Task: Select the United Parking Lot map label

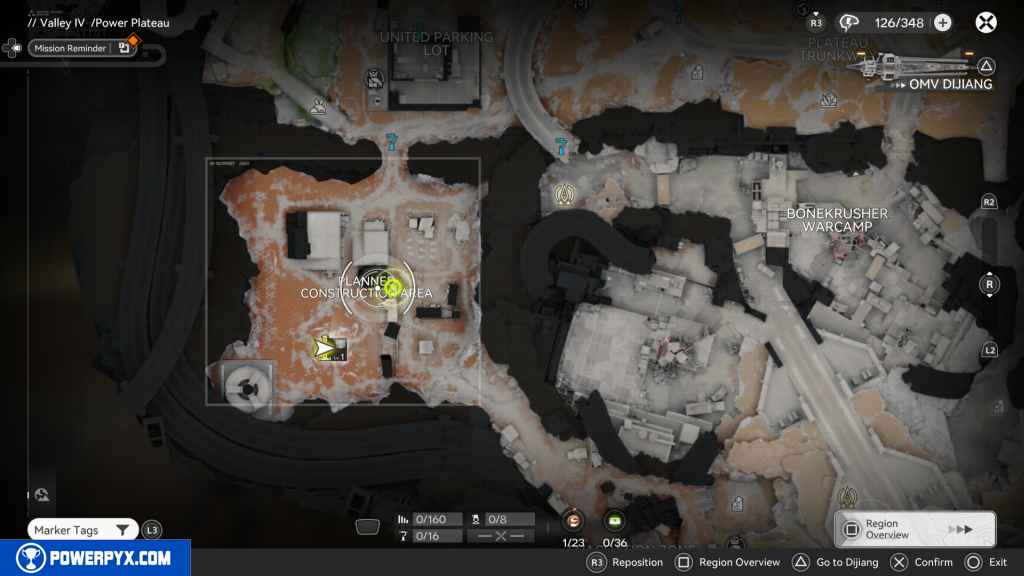Action: point(436,44)
